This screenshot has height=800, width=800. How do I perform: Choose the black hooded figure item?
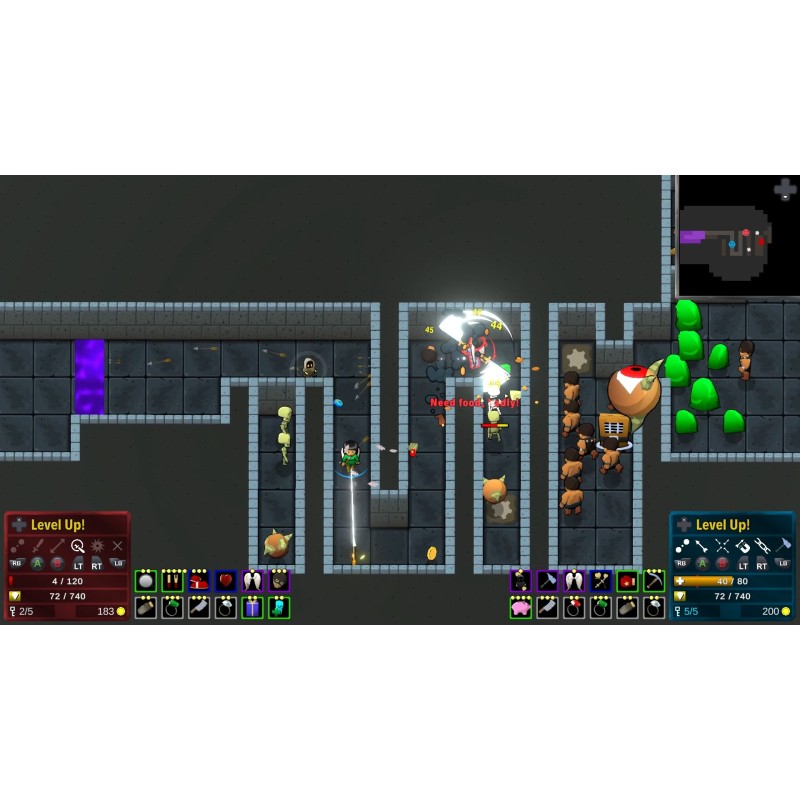click(x=521, y=581)
